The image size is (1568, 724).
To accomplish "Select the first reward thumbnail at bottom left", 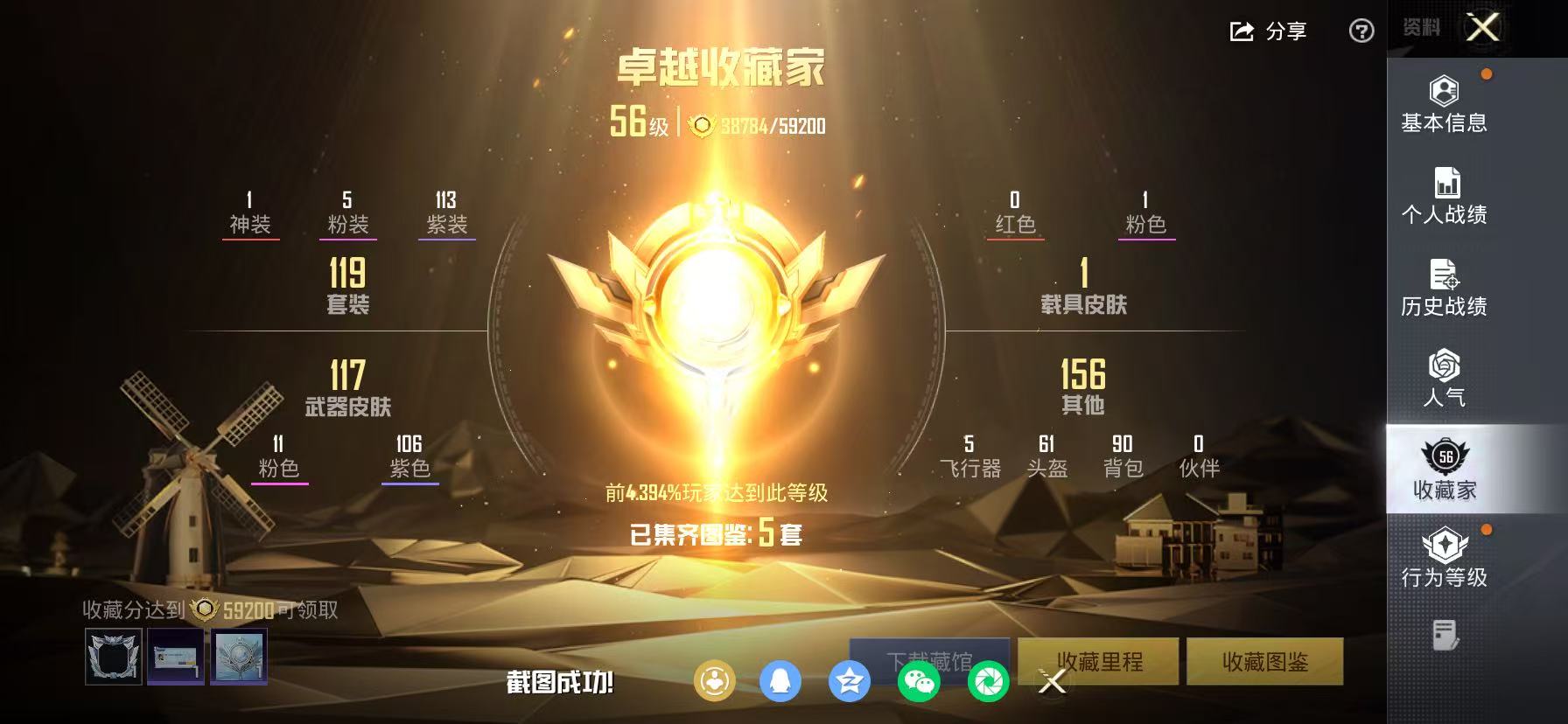I will click(x=113, y=657).
